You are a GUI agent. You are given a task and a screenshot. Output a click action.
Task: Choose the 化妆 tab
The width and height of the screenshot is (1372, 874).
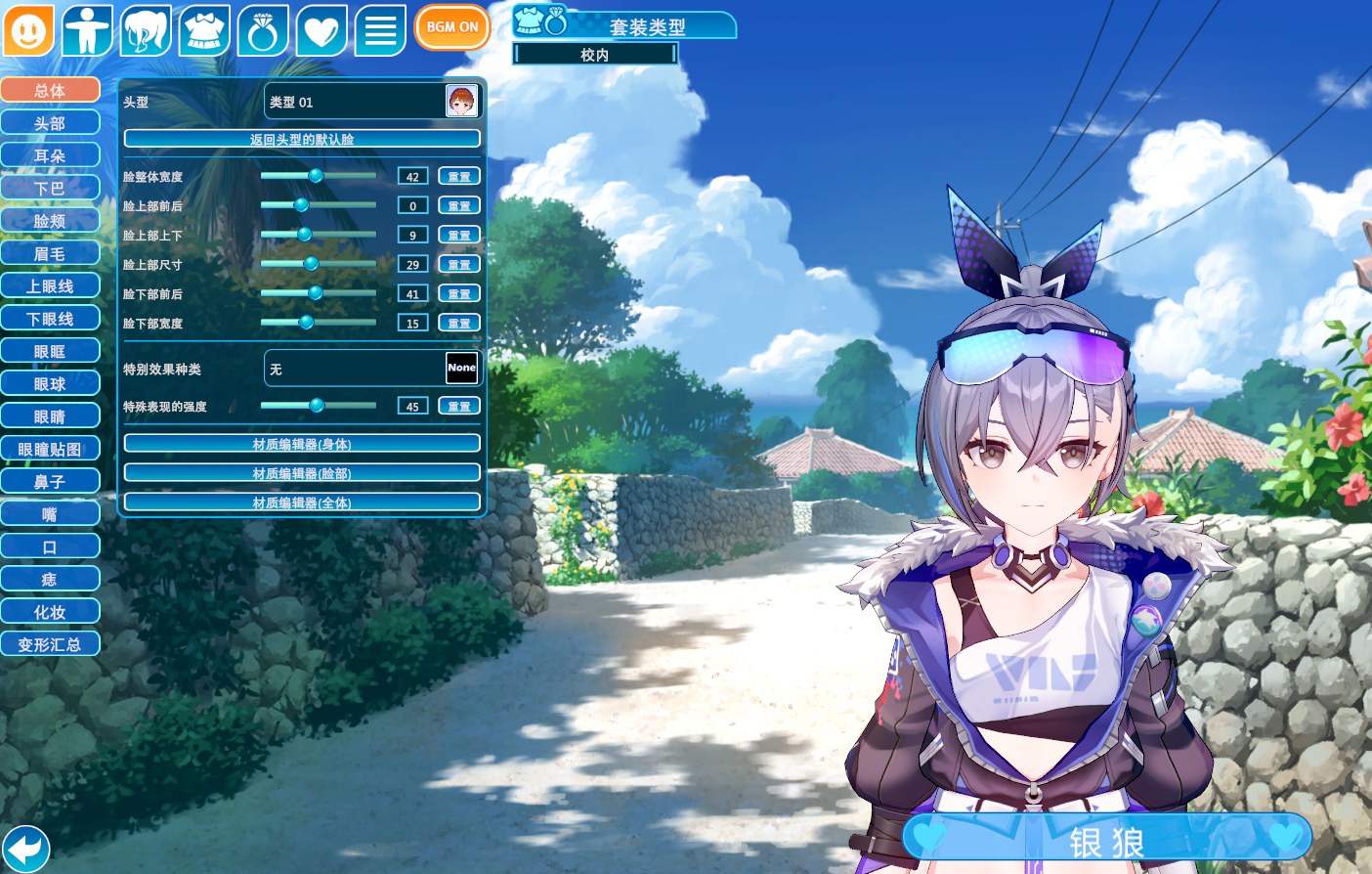click(x=50, y=612)
